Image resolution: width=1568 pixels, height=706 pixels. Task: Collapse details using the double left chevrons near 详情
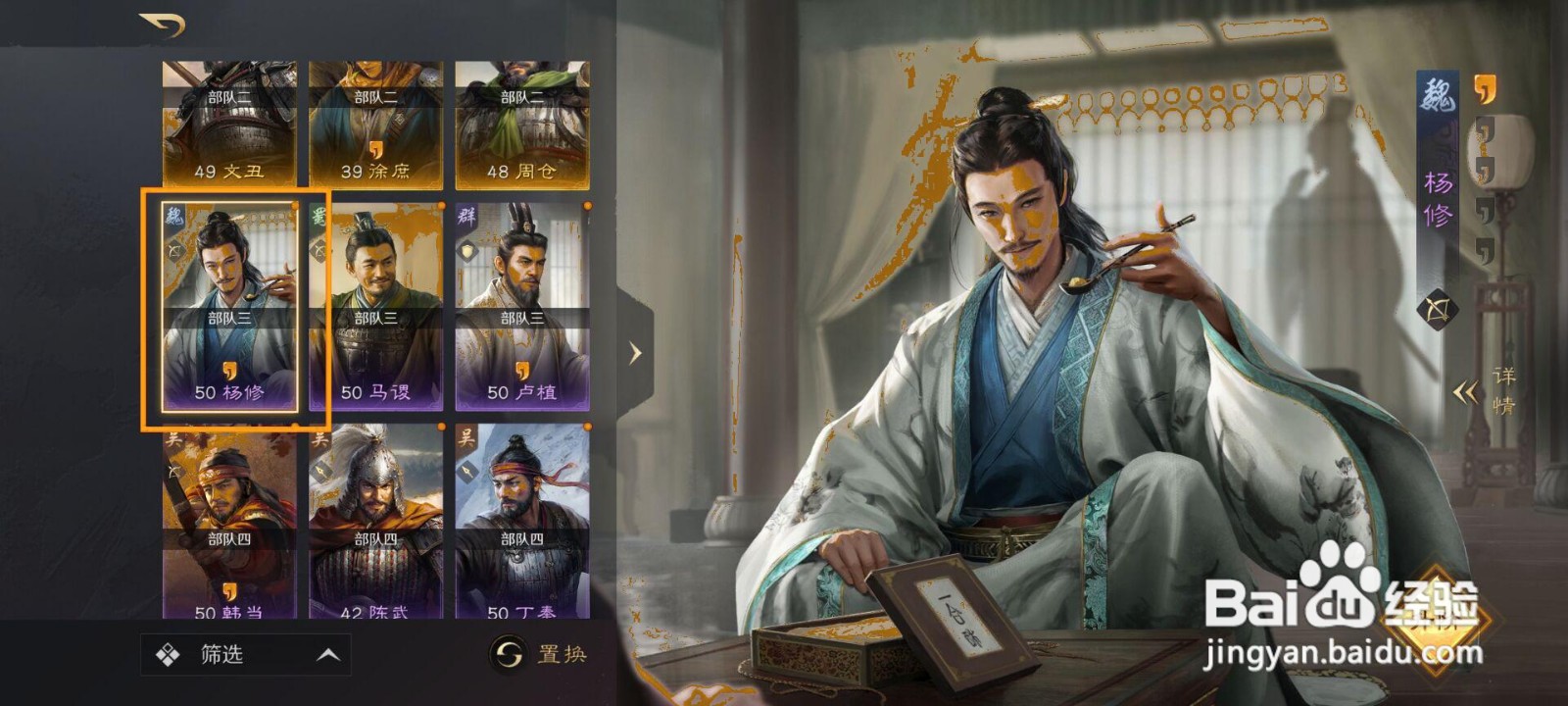pos(1467,391)
